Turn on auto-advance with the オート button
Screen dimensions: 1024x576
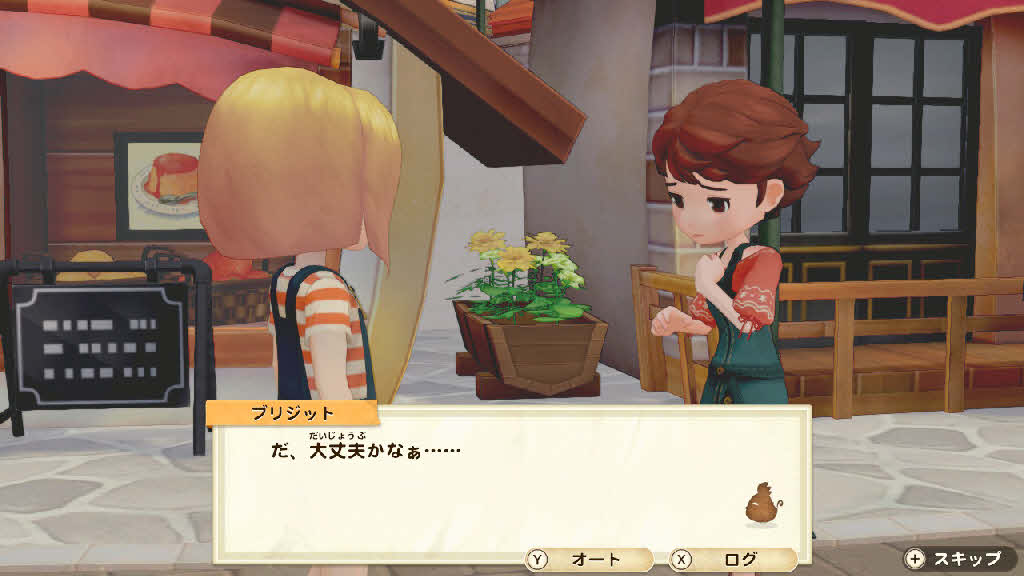[588, 560]
